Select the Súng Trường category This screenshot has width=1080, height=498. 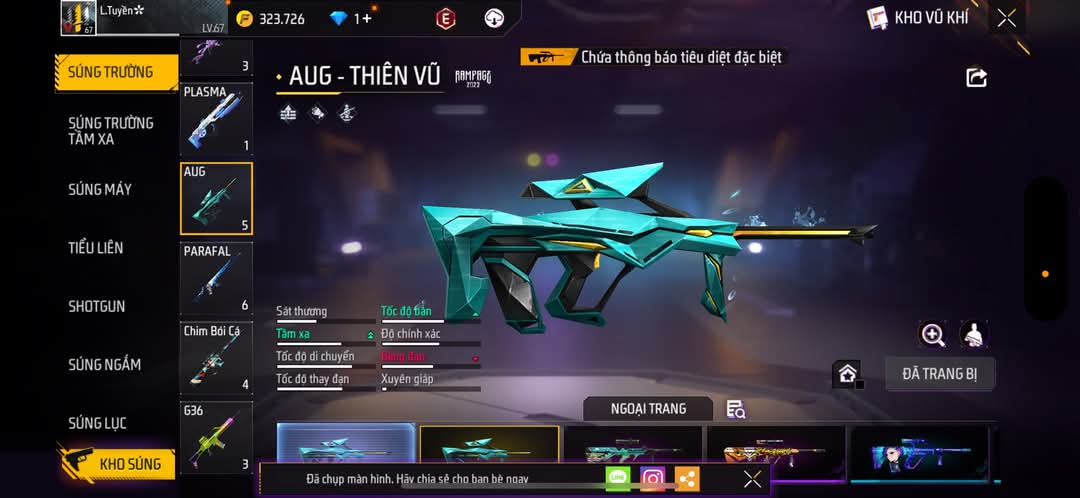111,72
